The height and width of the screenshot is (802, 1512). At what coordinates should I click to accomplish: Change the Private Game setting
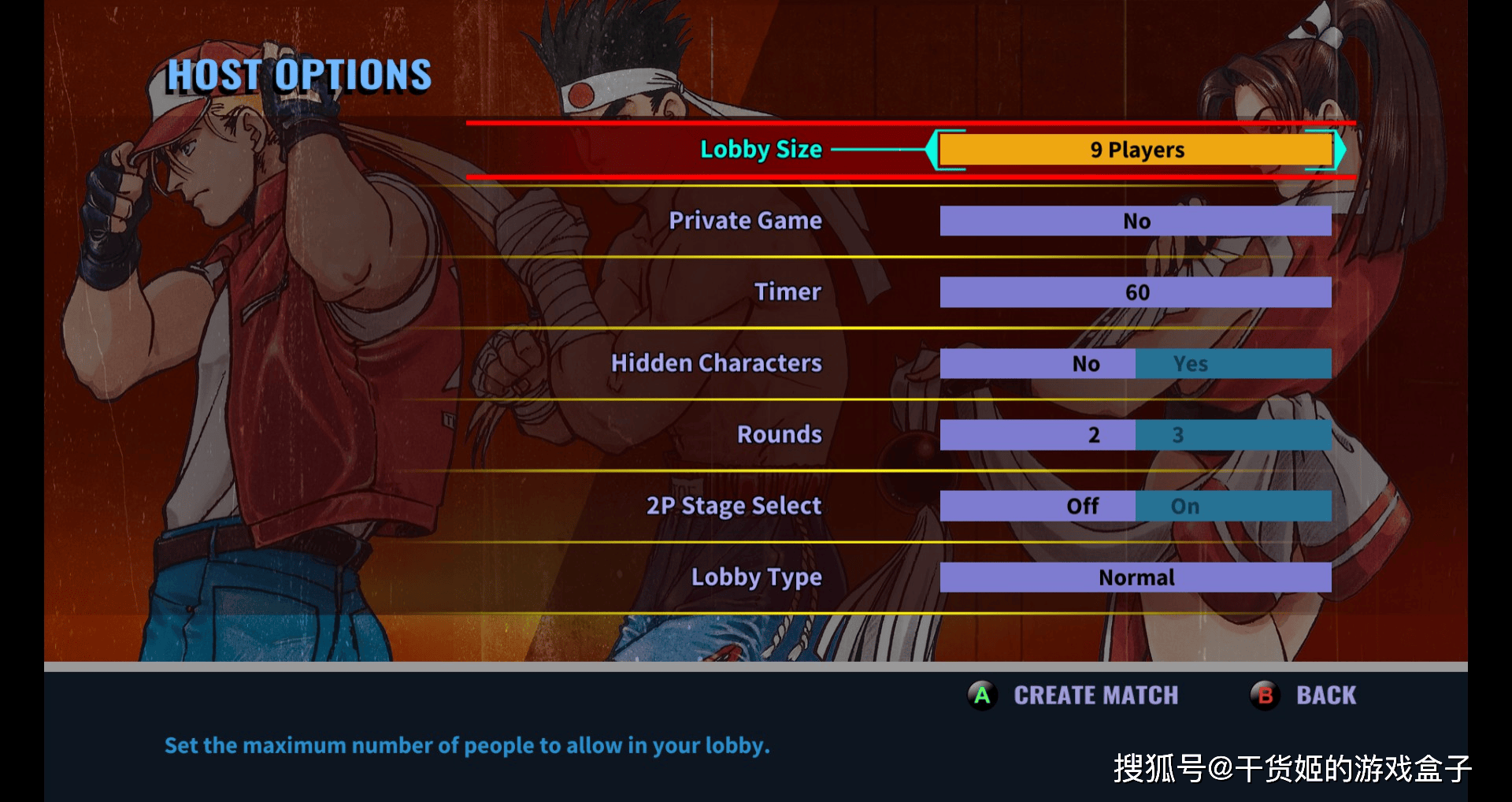(x=1136, y=221)
